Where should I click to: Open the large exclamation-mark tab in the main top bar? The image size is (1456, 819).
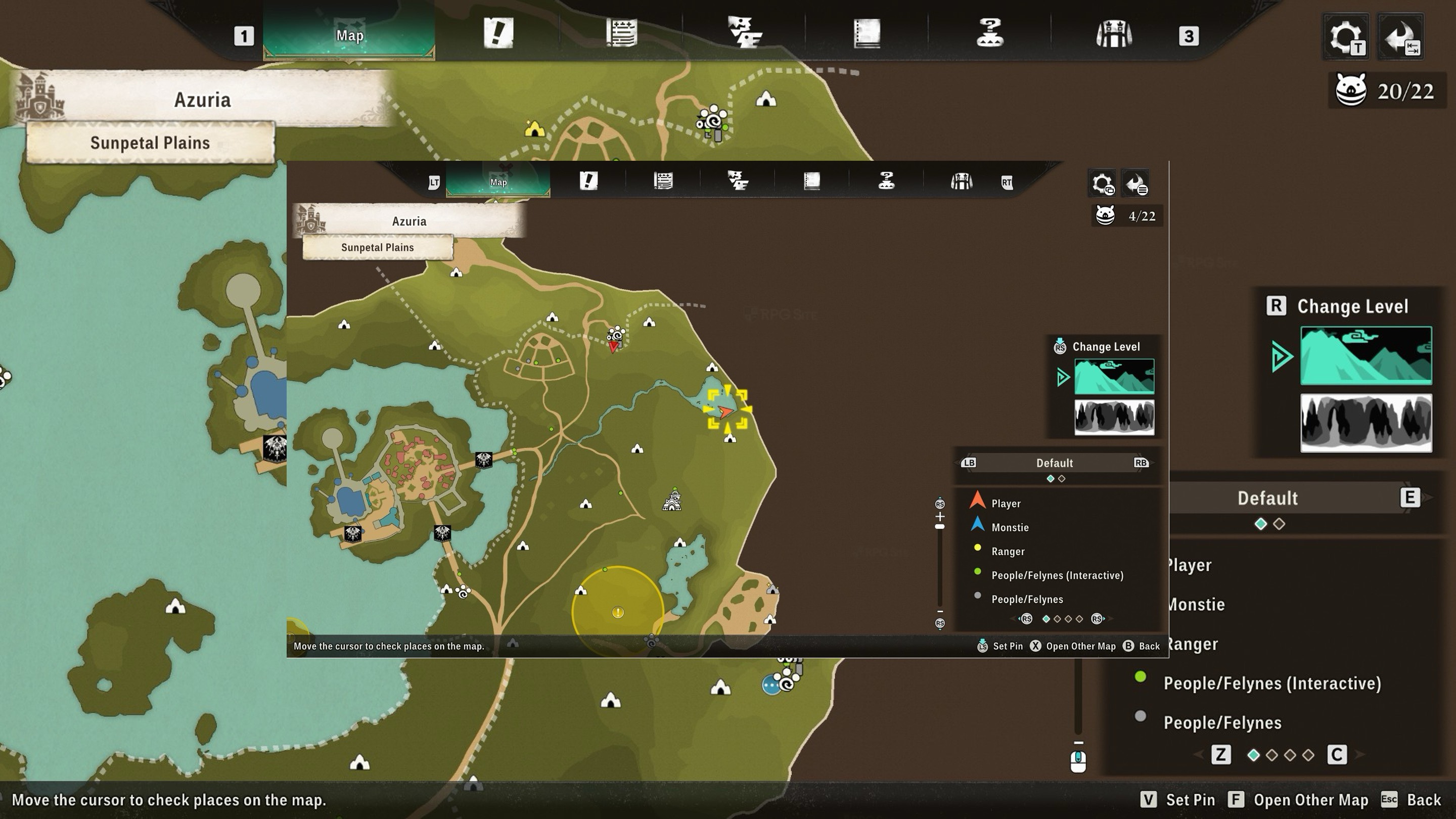(x=498, y=33)
